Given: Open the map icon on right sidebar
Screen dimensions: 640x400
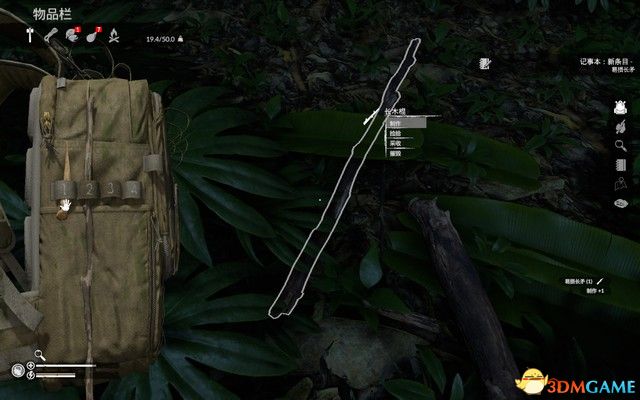Looking at the screenshot, I should [x=620, y=183].
